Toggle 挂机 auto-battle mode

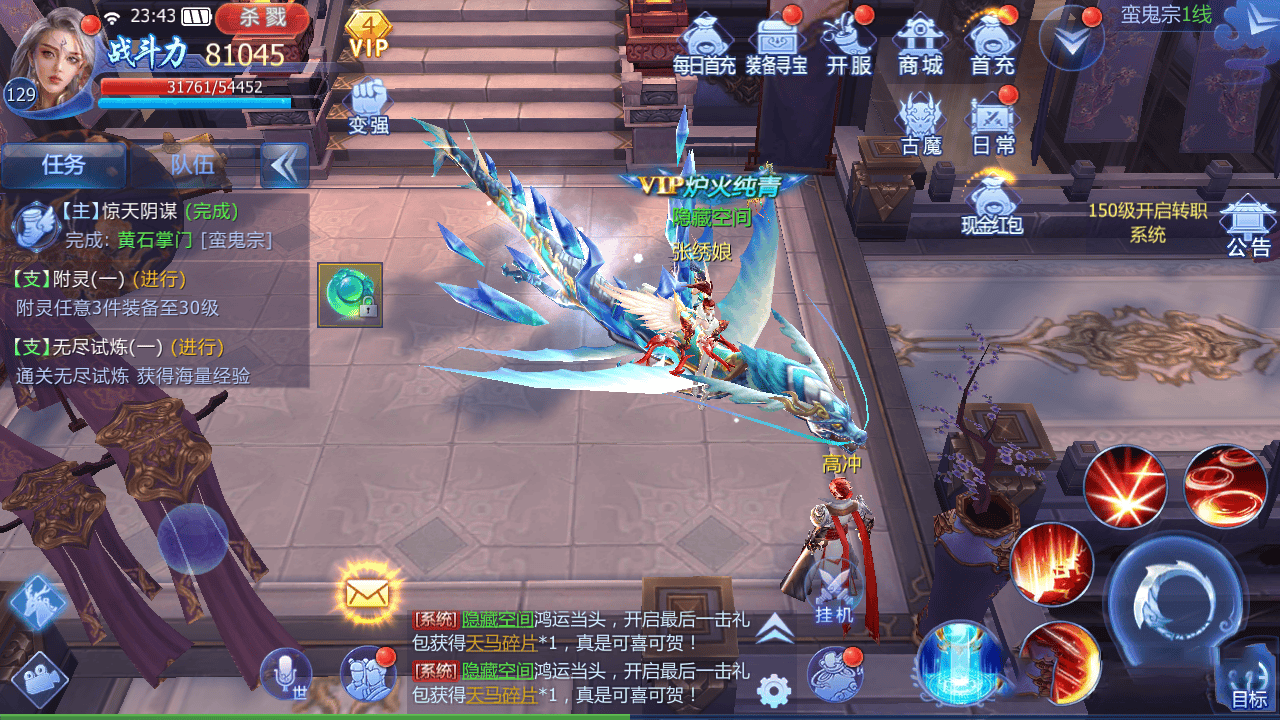834,596
